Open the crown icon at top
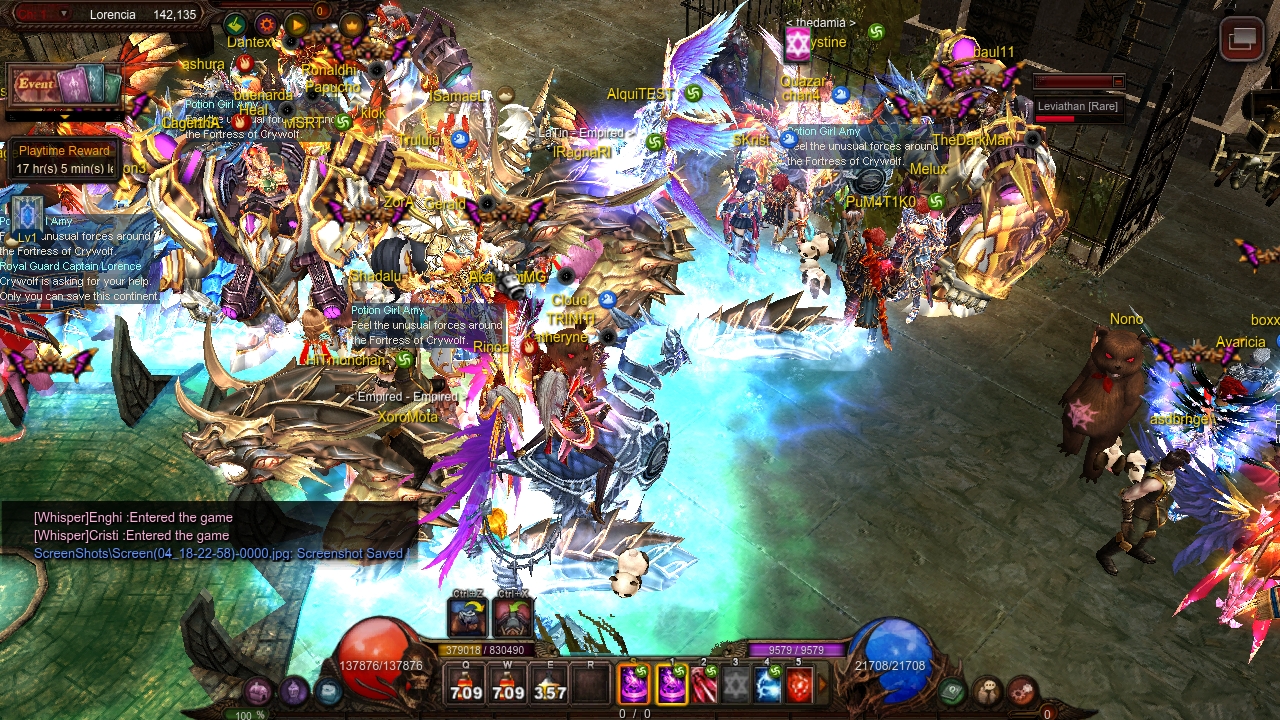 (x=351, y=24)
